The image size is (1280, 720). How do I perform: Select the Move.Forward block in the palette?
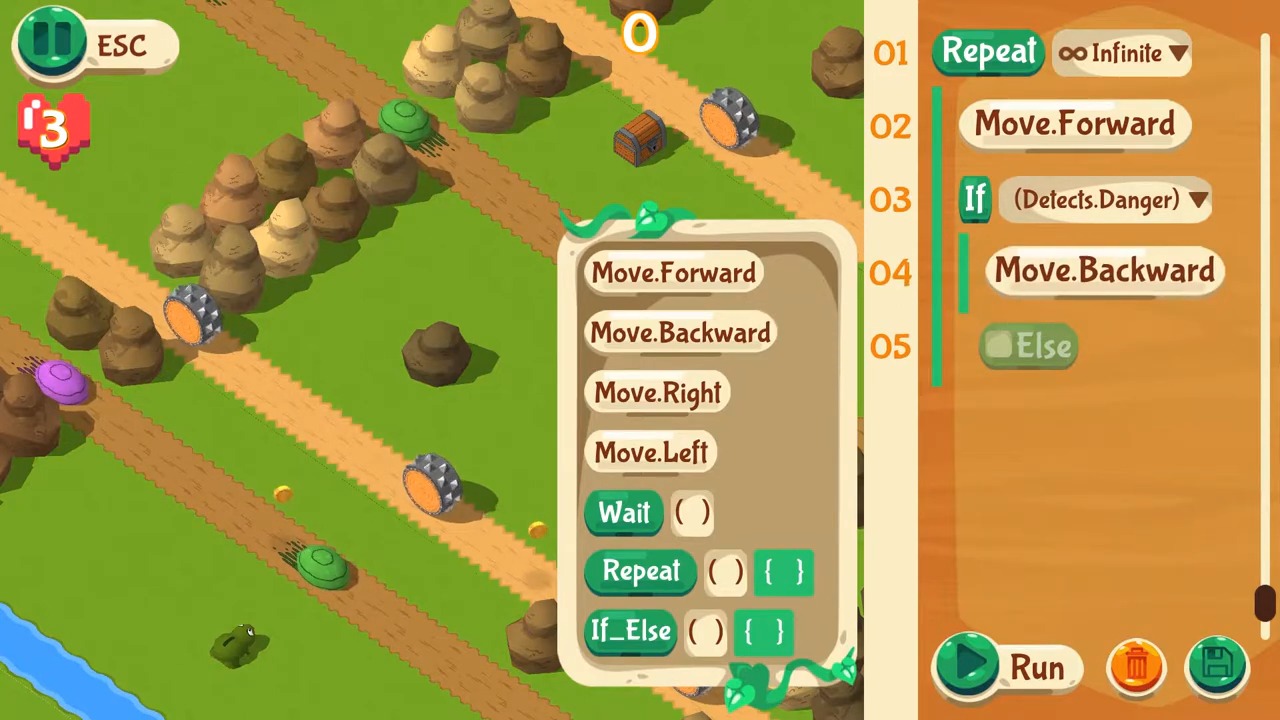tap(673, 273)
